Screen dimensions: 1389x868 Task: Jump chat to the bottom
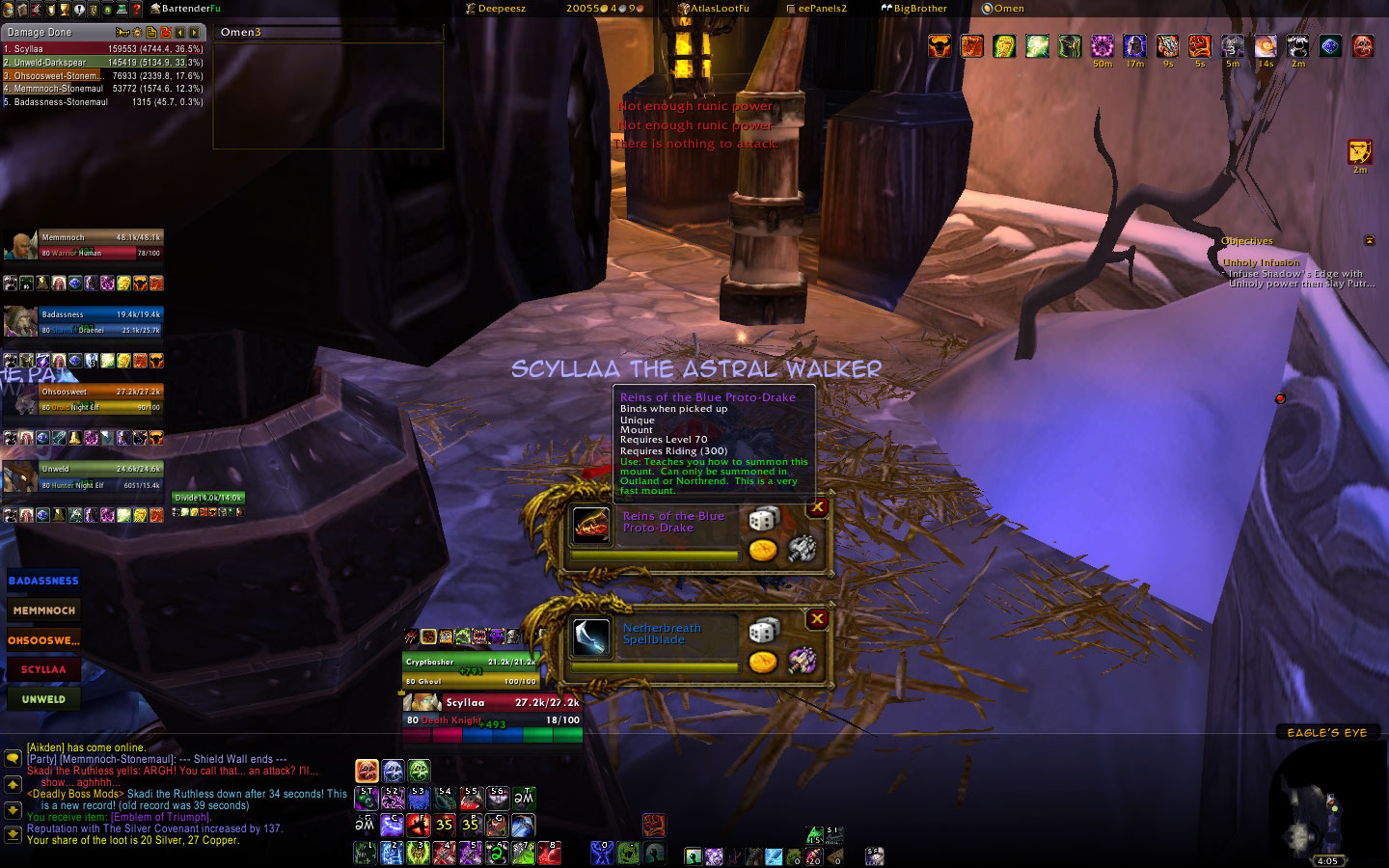tap(13, 834)
